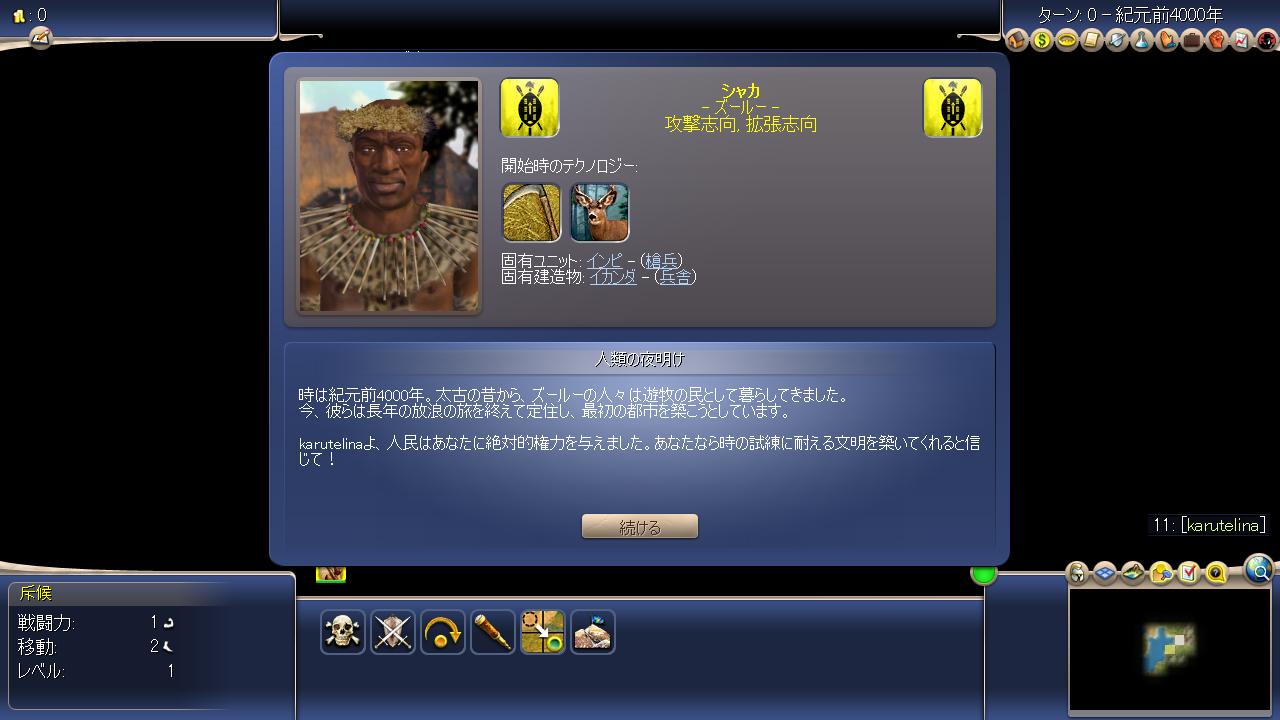The width and height of the screenshot is (1280, 720).
Task: Click the 続ける continue button
Action: click(639, 525)
